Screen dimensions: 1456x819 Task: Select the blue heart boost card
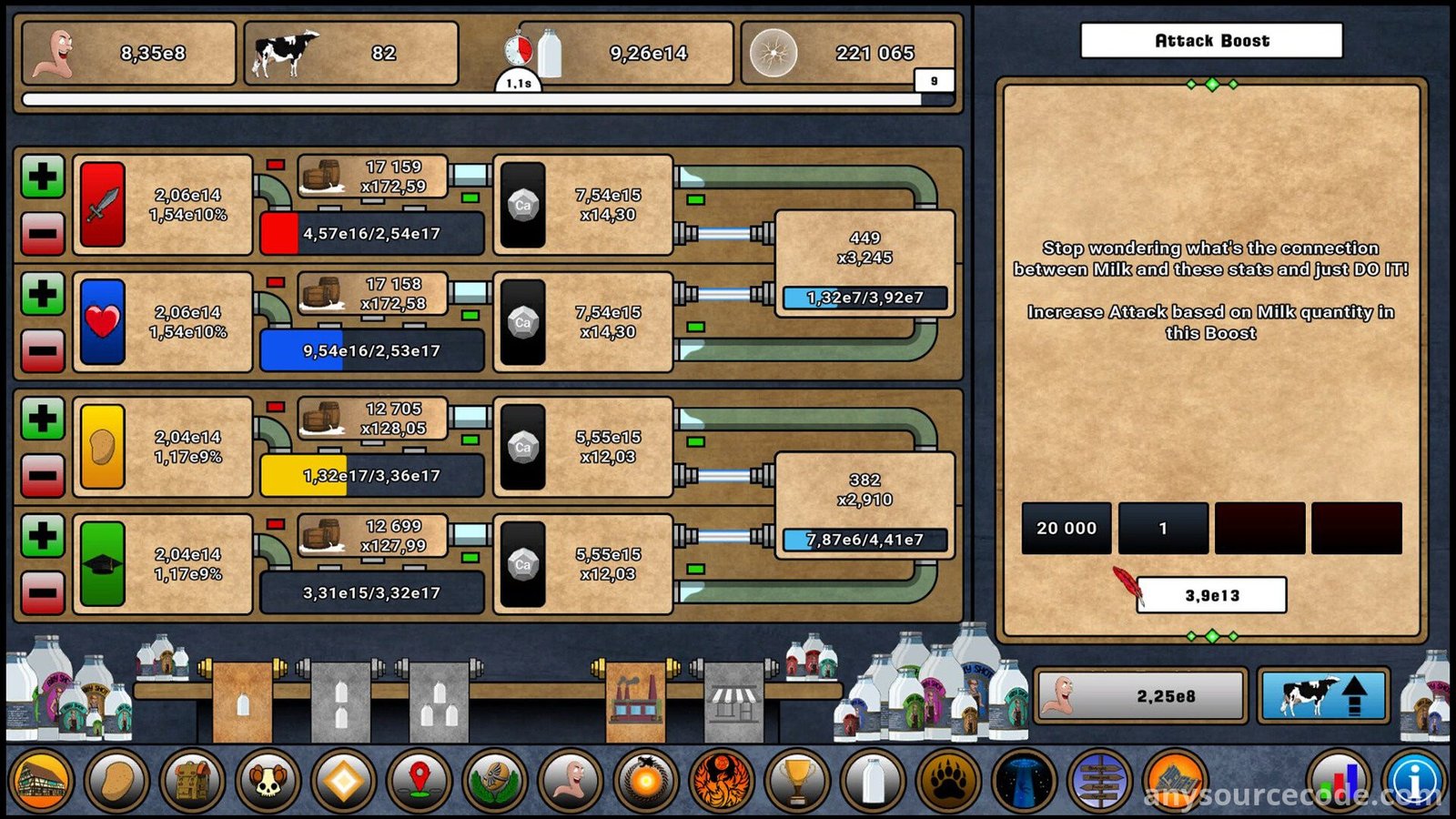tap(103, 322)
